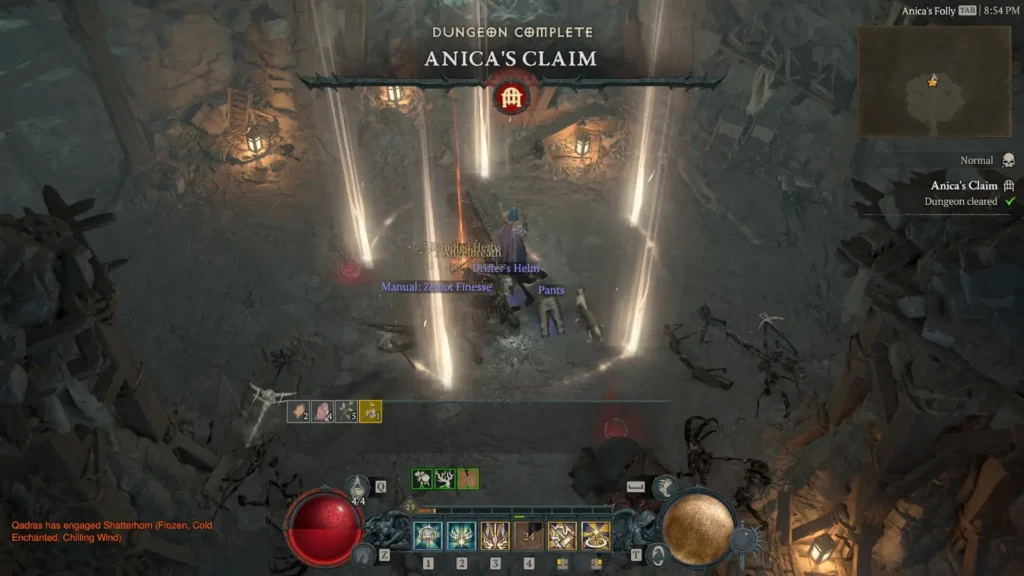1024x576 pixels.
Task: Activate the first skill slot with shield emblem
Action: tap(428, 536)
